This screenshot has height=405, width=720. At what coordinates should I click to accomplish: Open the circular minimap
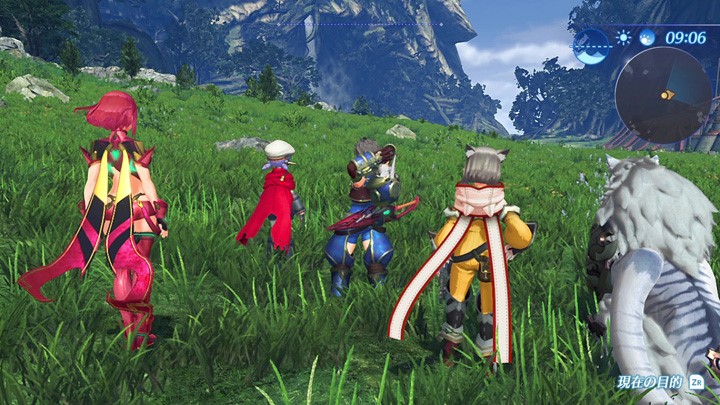[x=663, y=94]
